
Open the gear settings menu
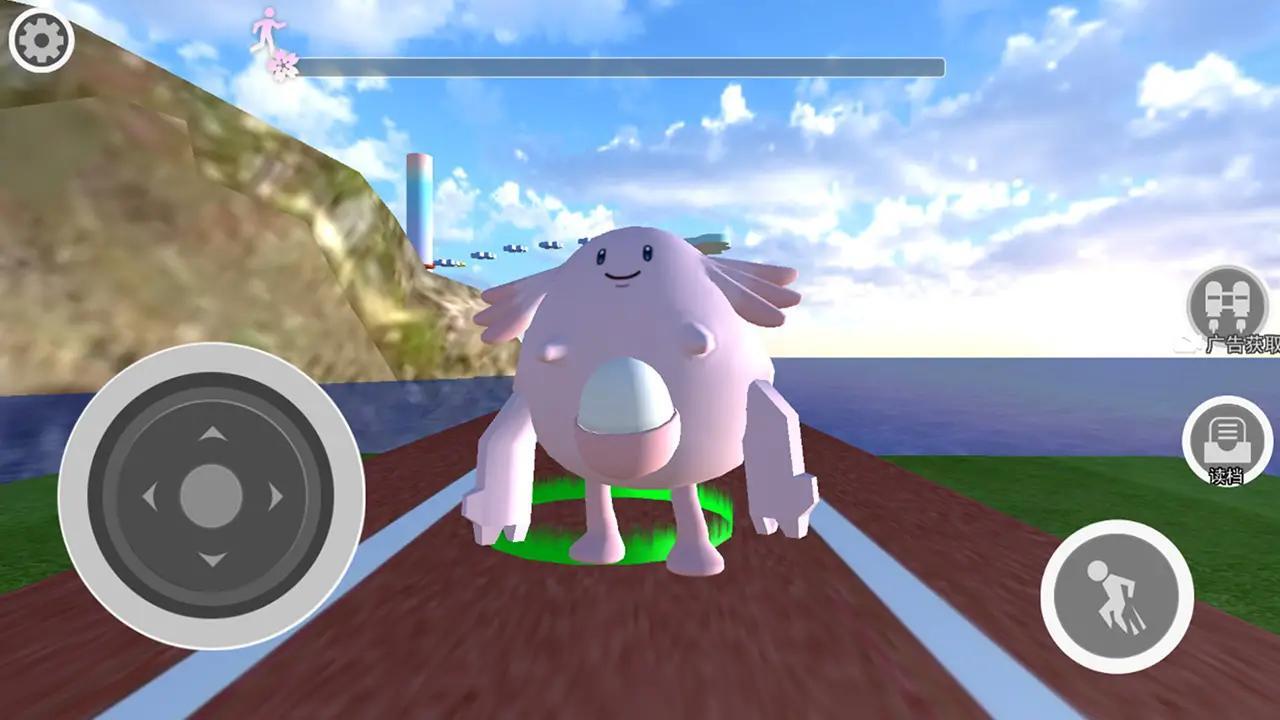coord(41,40)
